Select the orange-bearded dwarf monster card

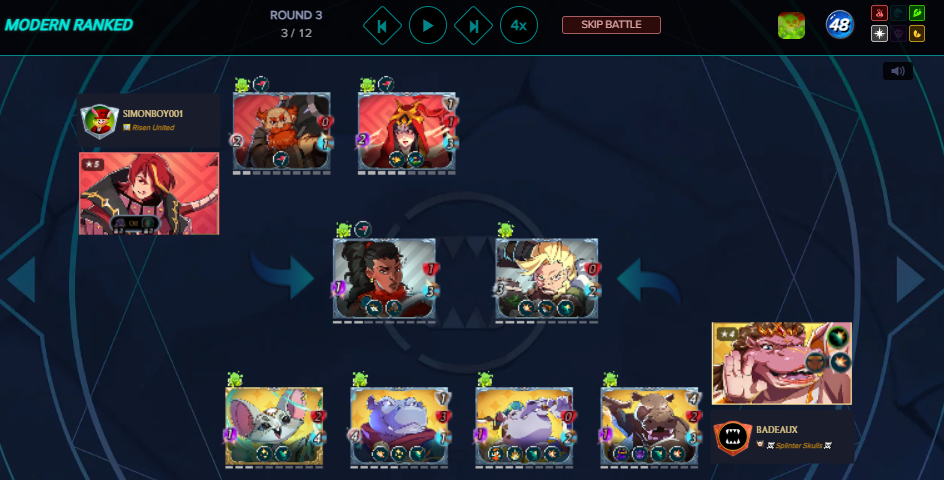coord(281,131)
